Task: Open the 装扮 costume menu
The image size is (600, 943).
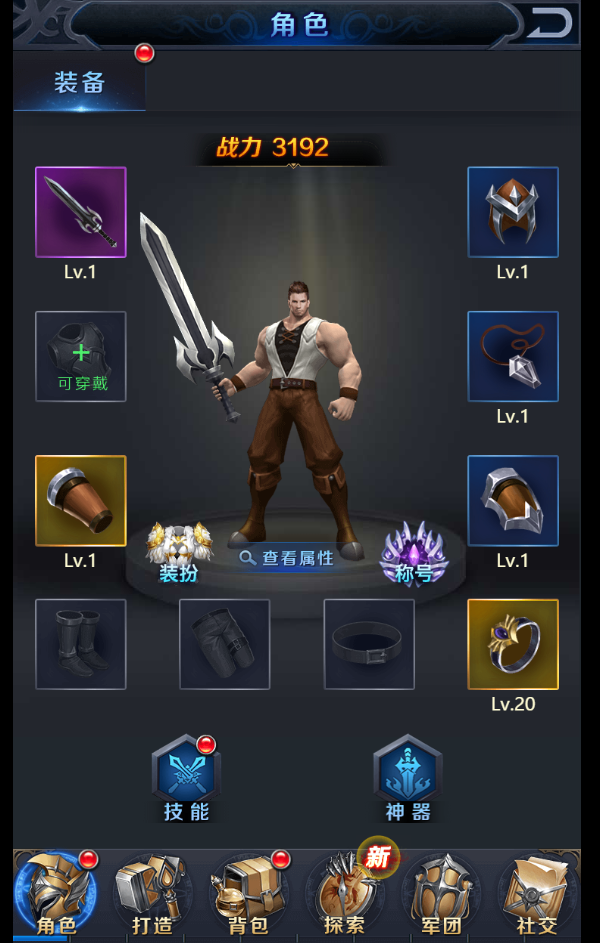Action: click(x=180, y=553)
